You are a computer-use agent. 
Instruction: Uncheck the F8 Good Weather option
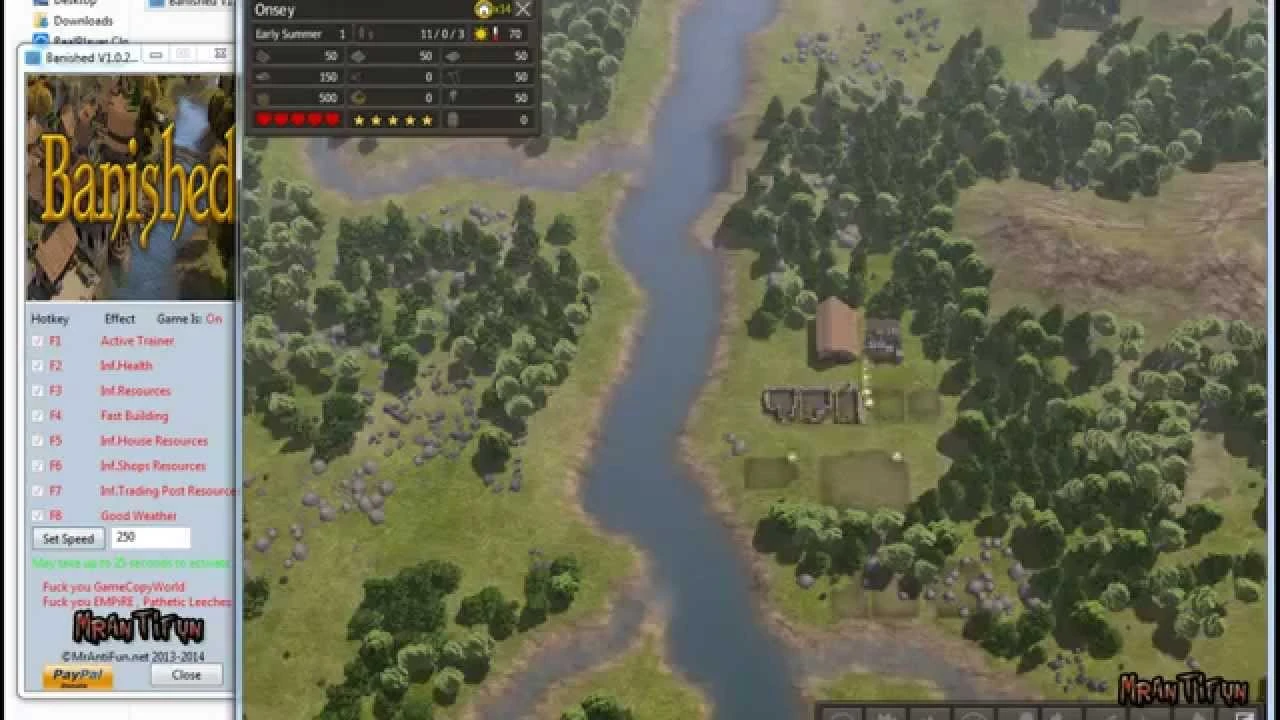point(36,513)
